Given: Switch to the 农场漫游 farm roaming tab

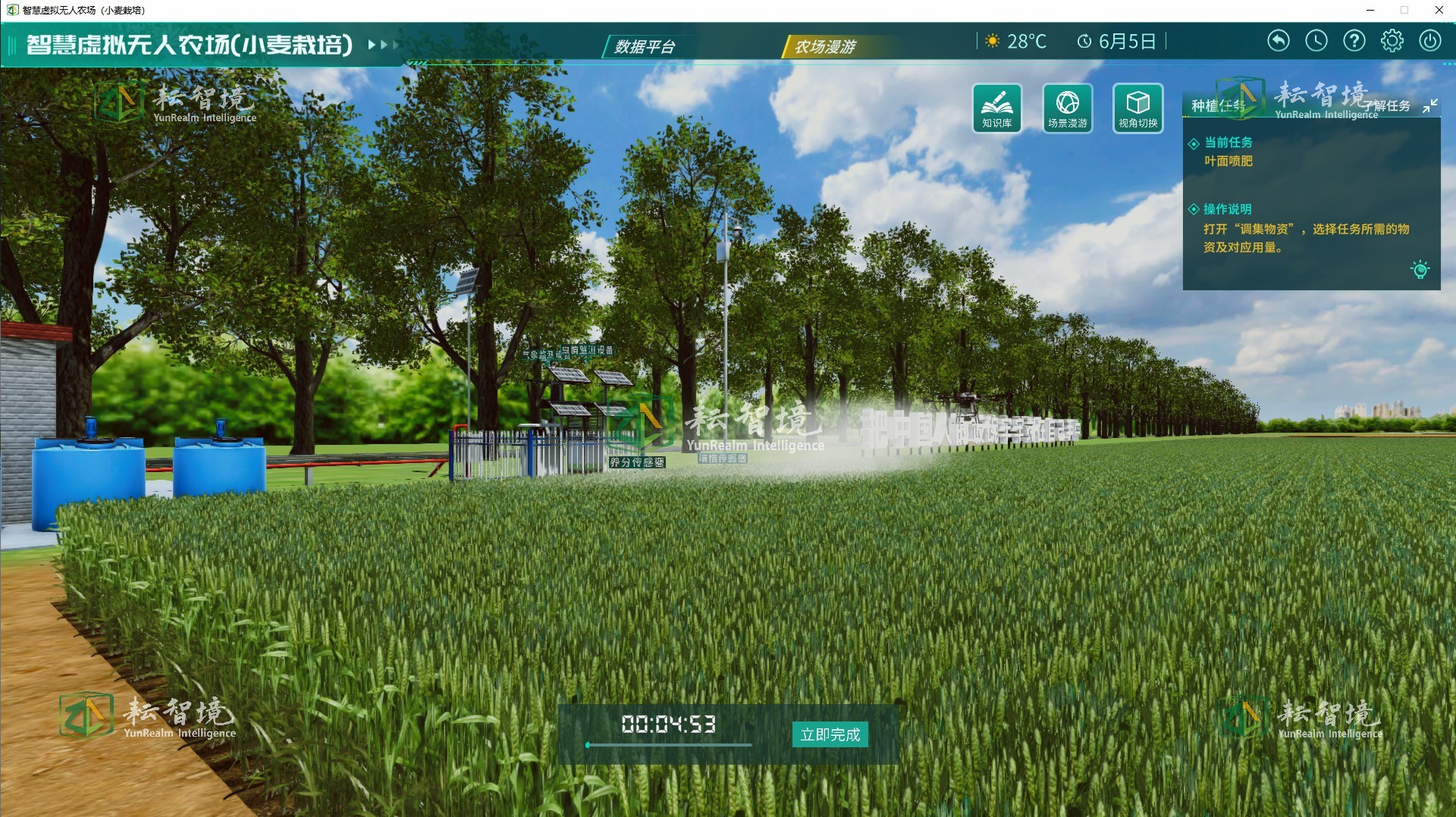Looking at the screenshot, I should pos(824,47).
